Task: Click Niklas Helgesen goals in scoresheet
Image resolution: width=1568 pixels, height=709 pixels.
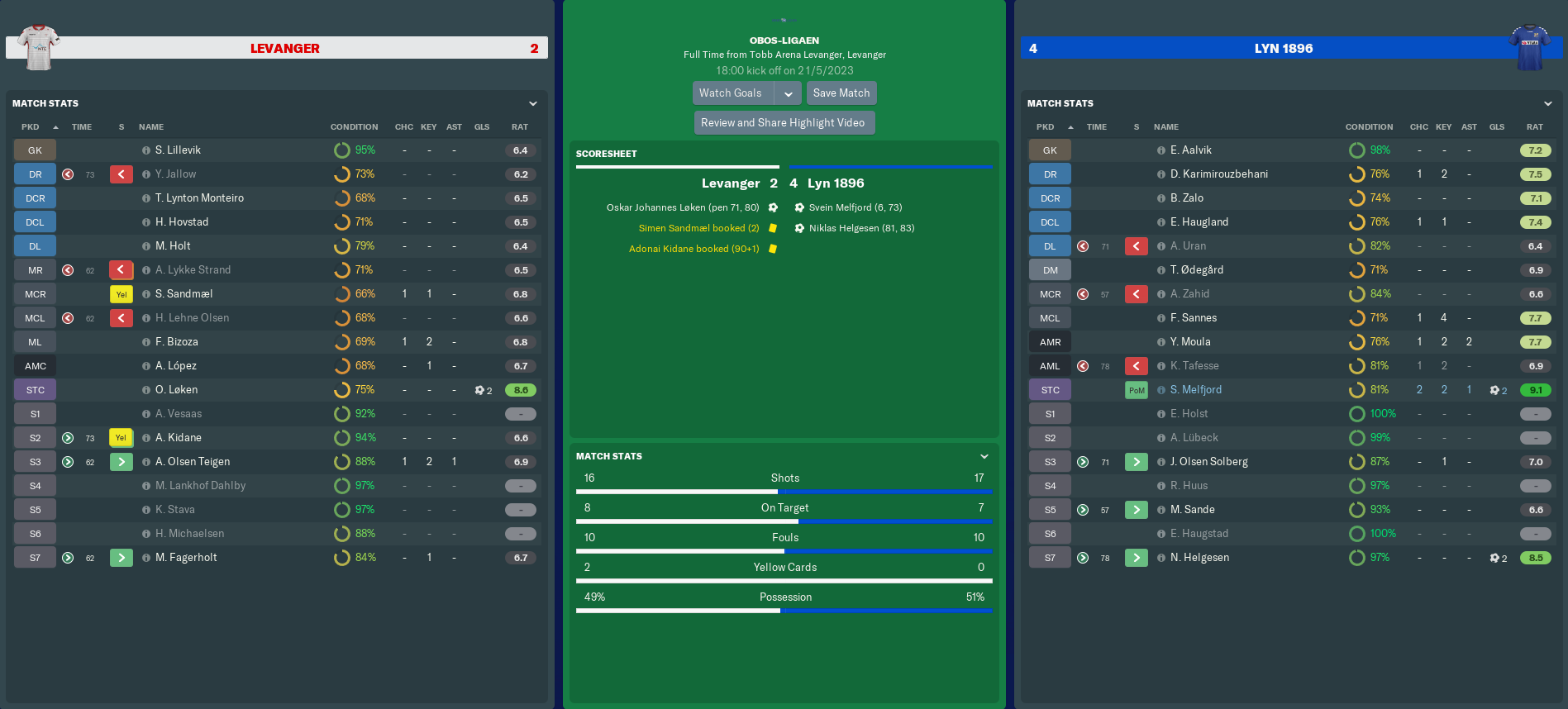Action: 861,229
